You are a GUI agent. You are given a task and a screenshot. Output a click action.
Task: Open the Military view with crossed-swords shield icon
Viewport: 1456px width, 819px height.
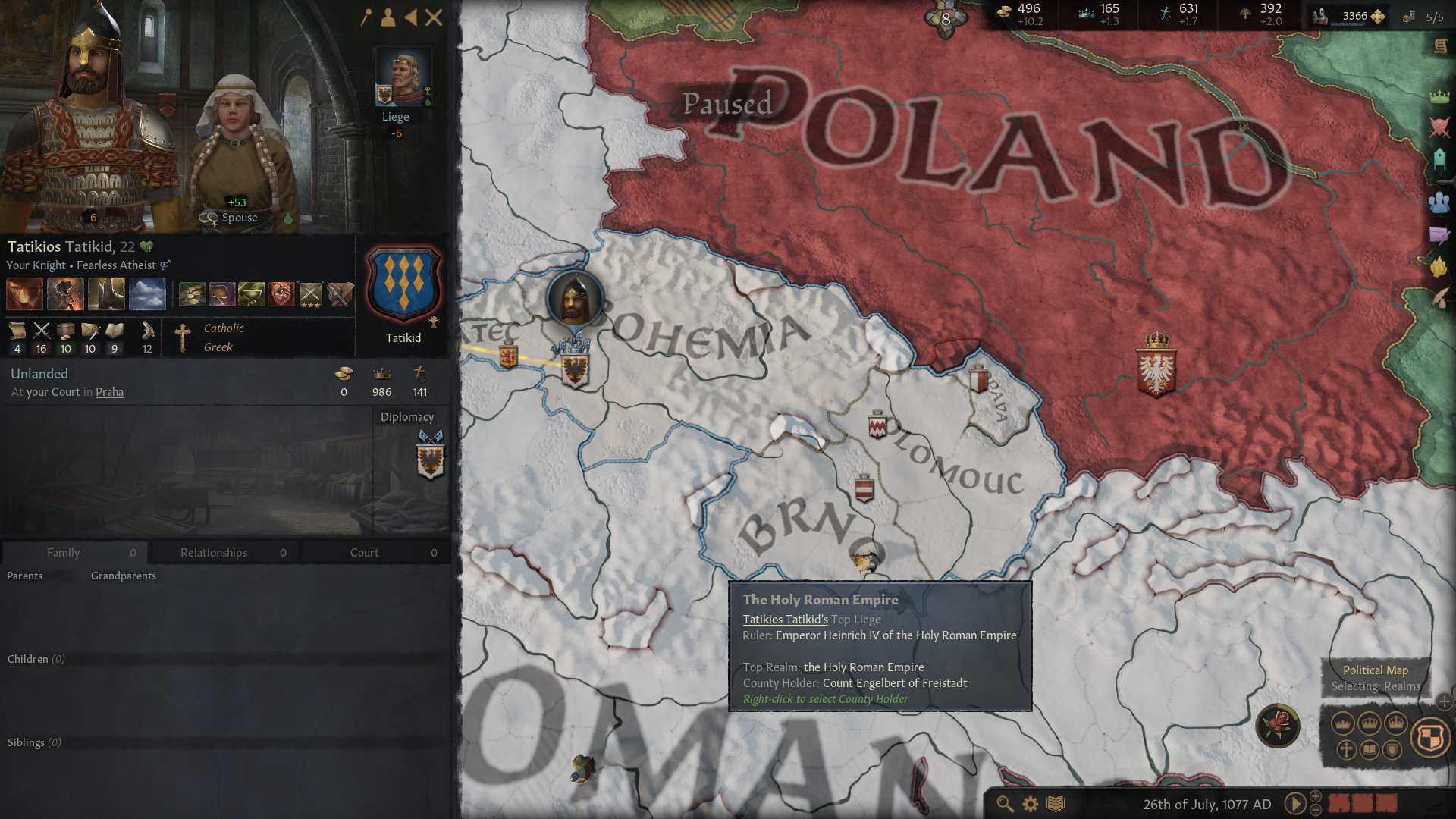coord(1440,125)
